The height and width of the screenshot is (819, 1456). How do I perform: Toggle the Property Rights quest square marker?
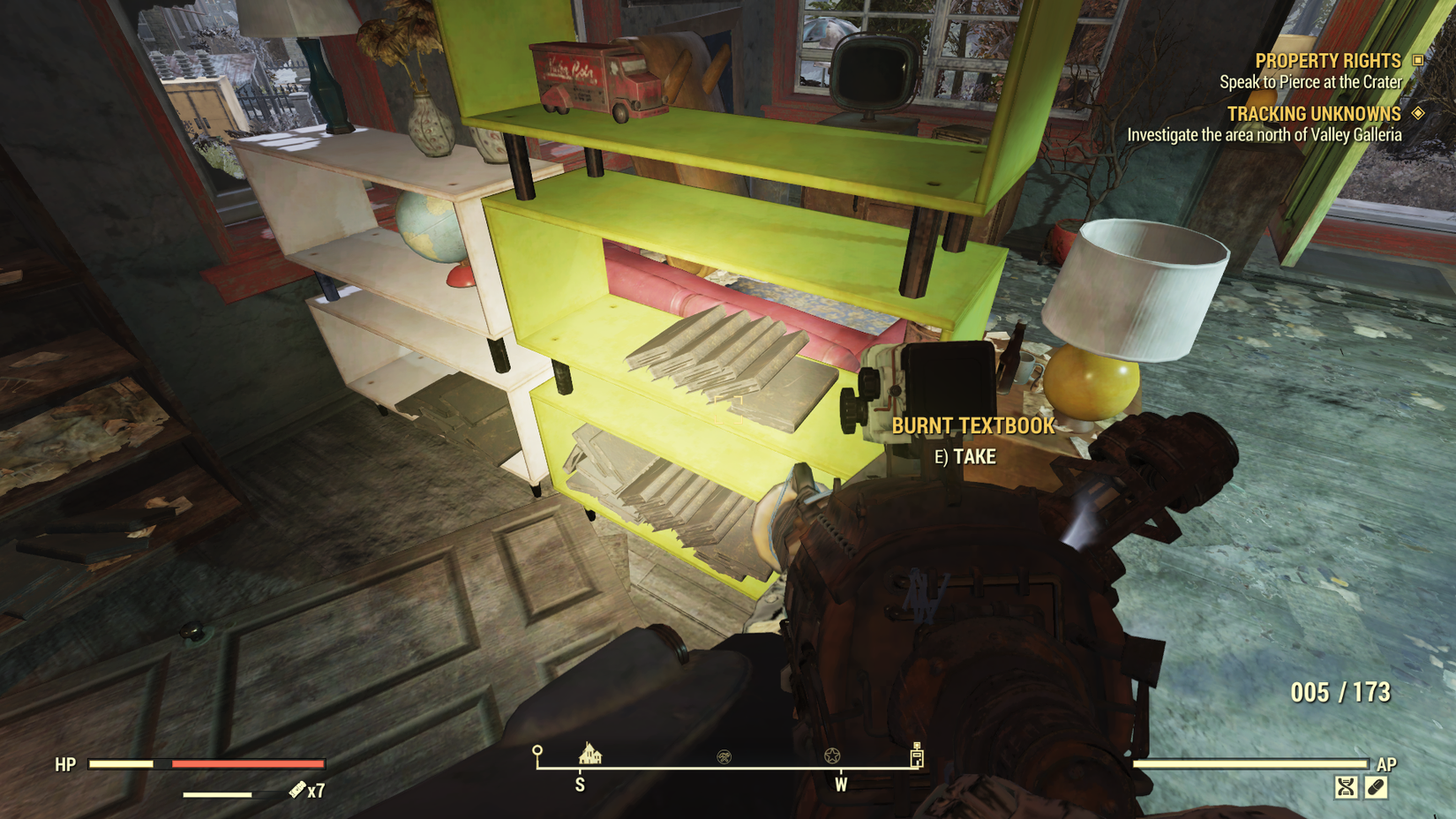[x=1420, y=61]
